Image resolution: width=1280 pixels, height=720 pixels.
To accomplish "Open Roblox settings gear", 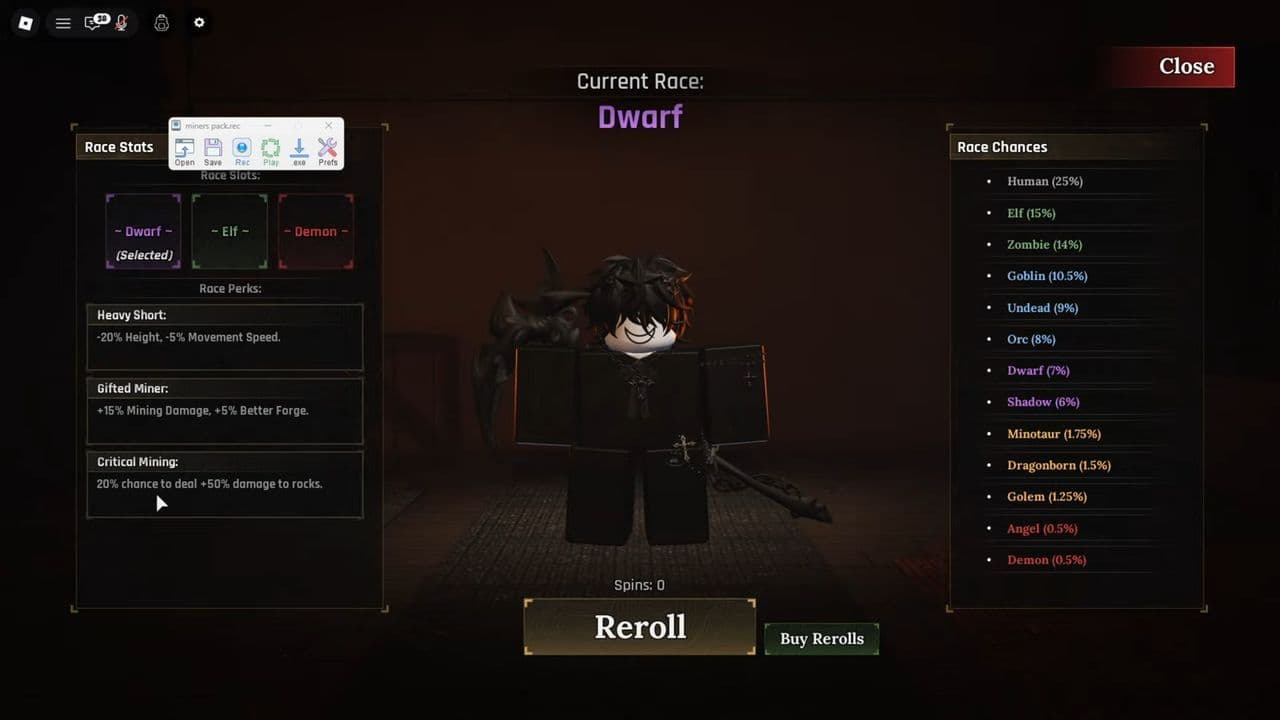I will [199, 22].
